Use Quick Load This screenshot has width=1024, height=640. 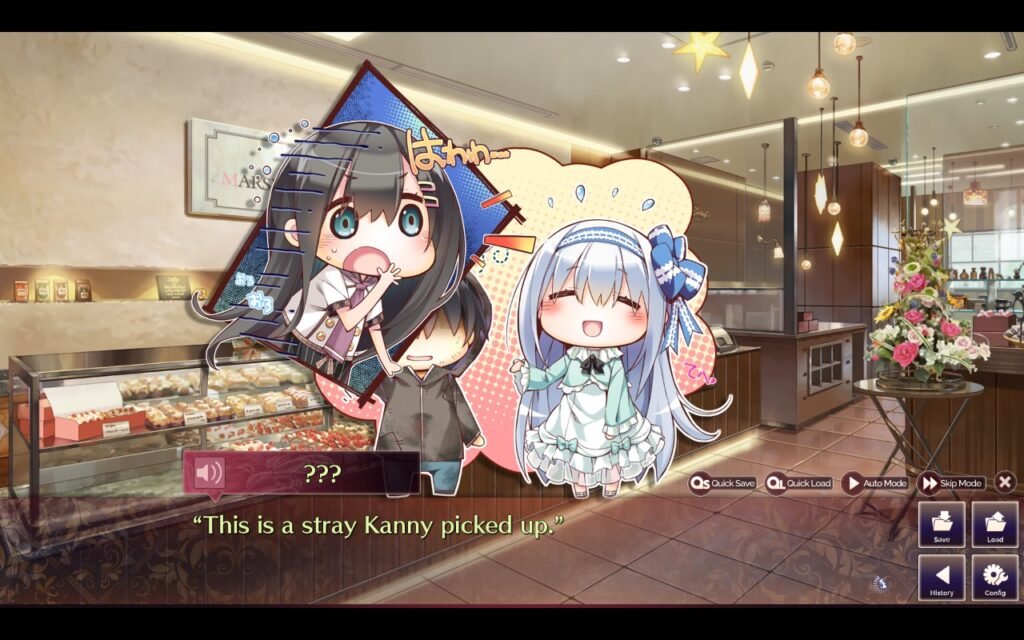(799, 483)
